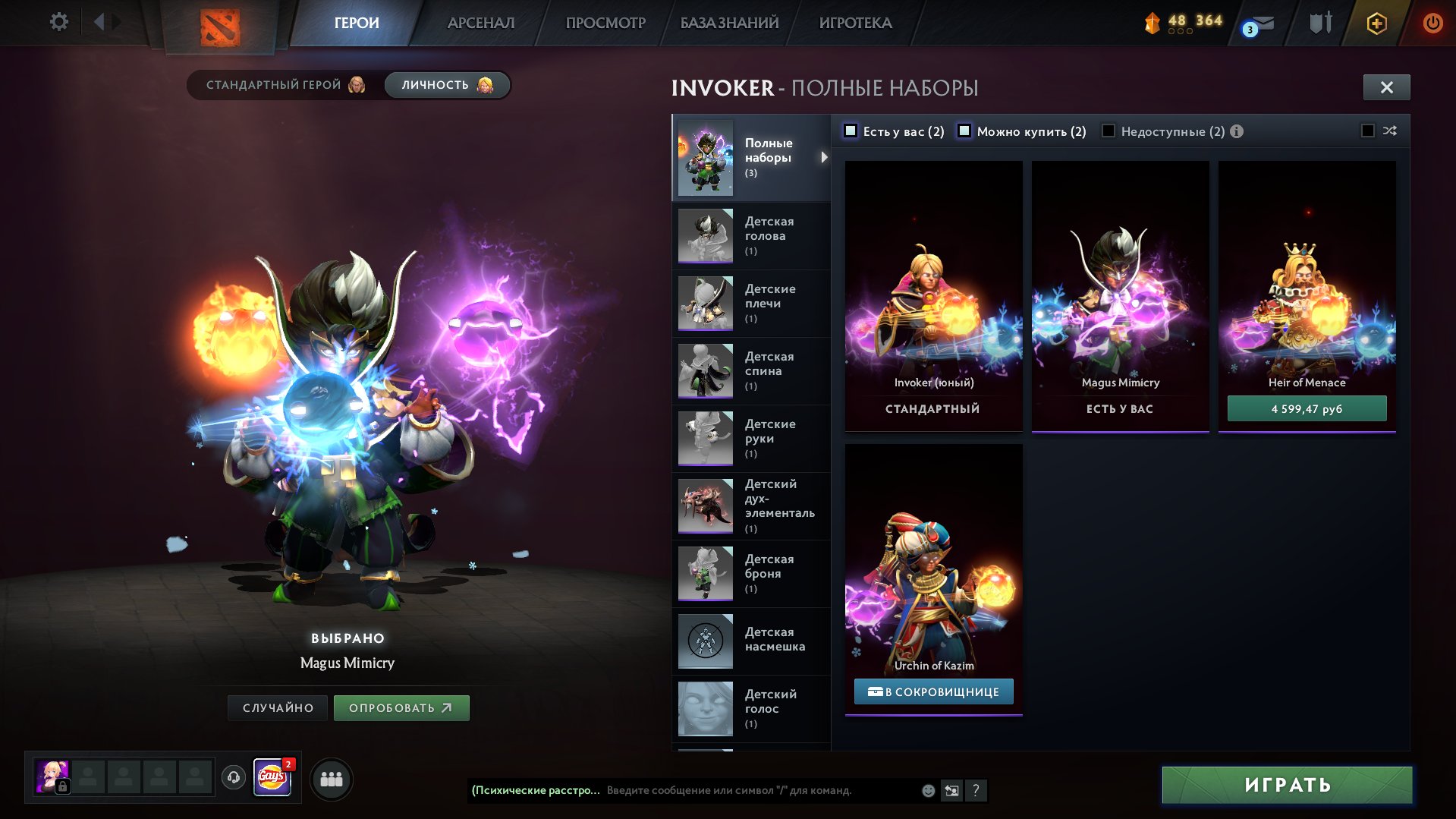Open the Просмотр tab
1456x819 pixels.
(605, 23)
